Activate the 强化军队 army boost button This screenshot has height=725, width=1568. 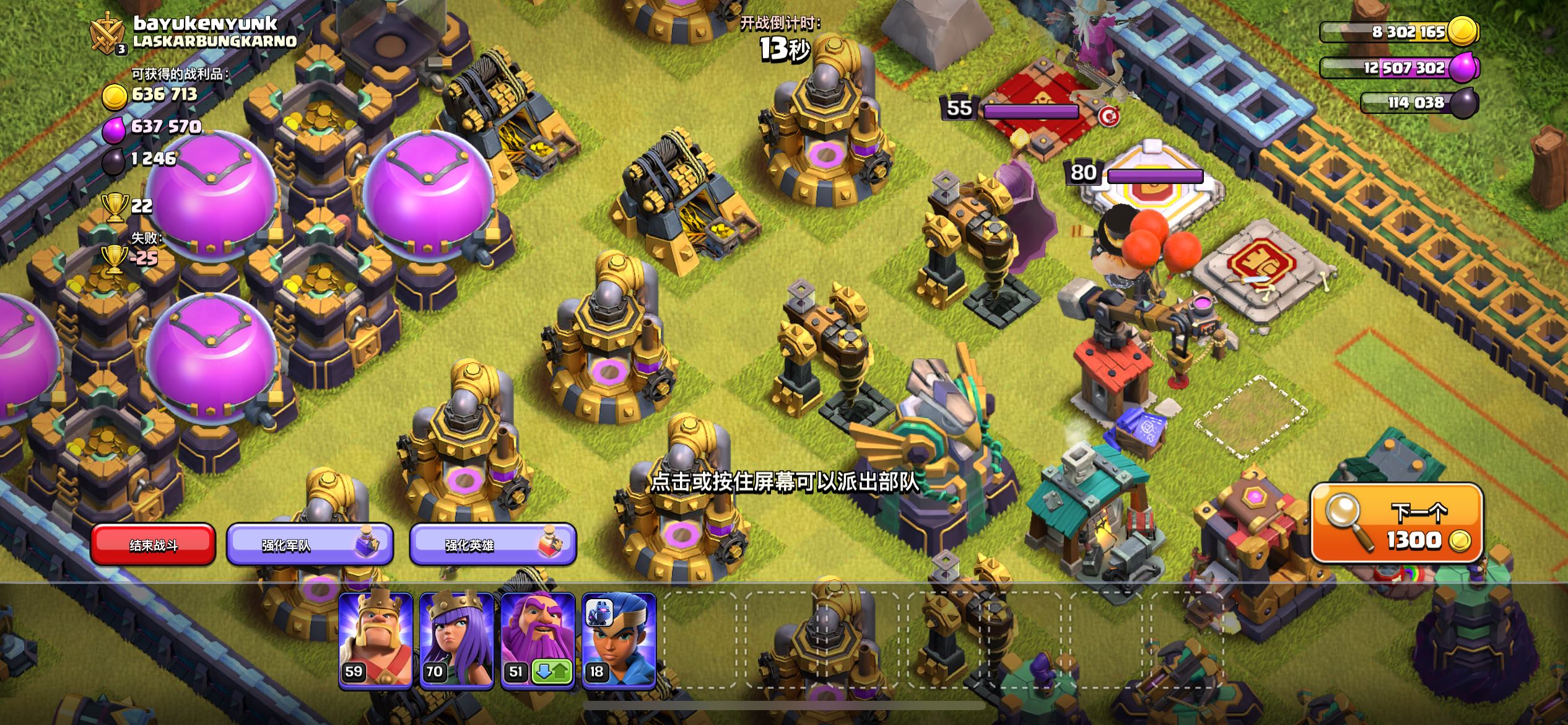pos(309,545)
